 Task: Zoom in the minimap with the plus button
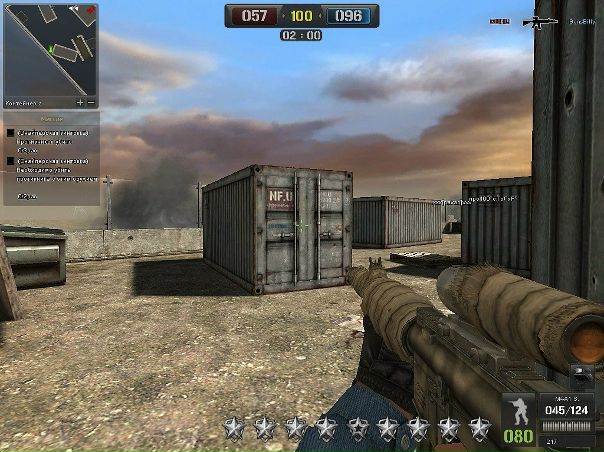coord(80,102)
